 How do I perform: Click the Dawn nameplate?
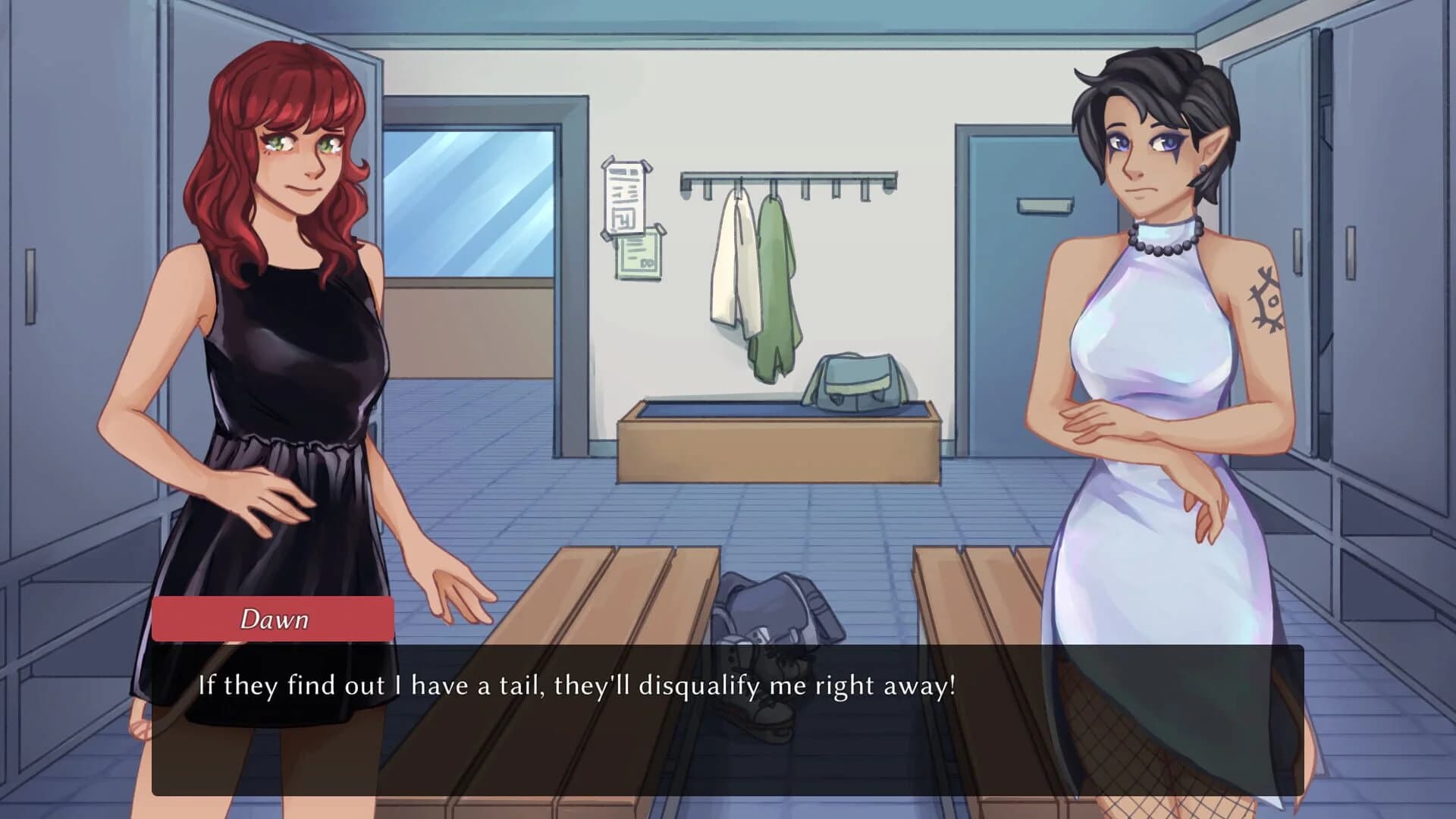point(275,621)
